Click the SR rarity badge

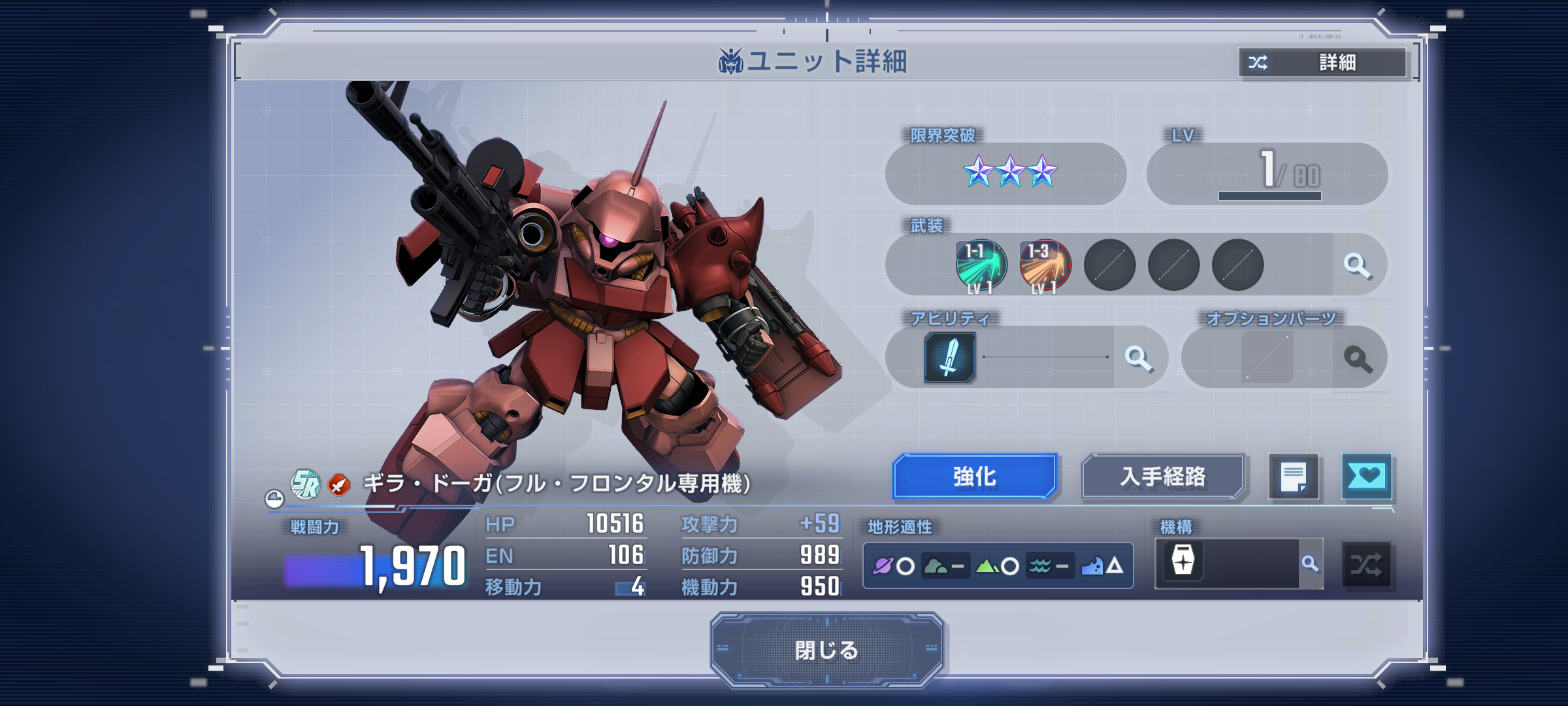tap(305, 484)
